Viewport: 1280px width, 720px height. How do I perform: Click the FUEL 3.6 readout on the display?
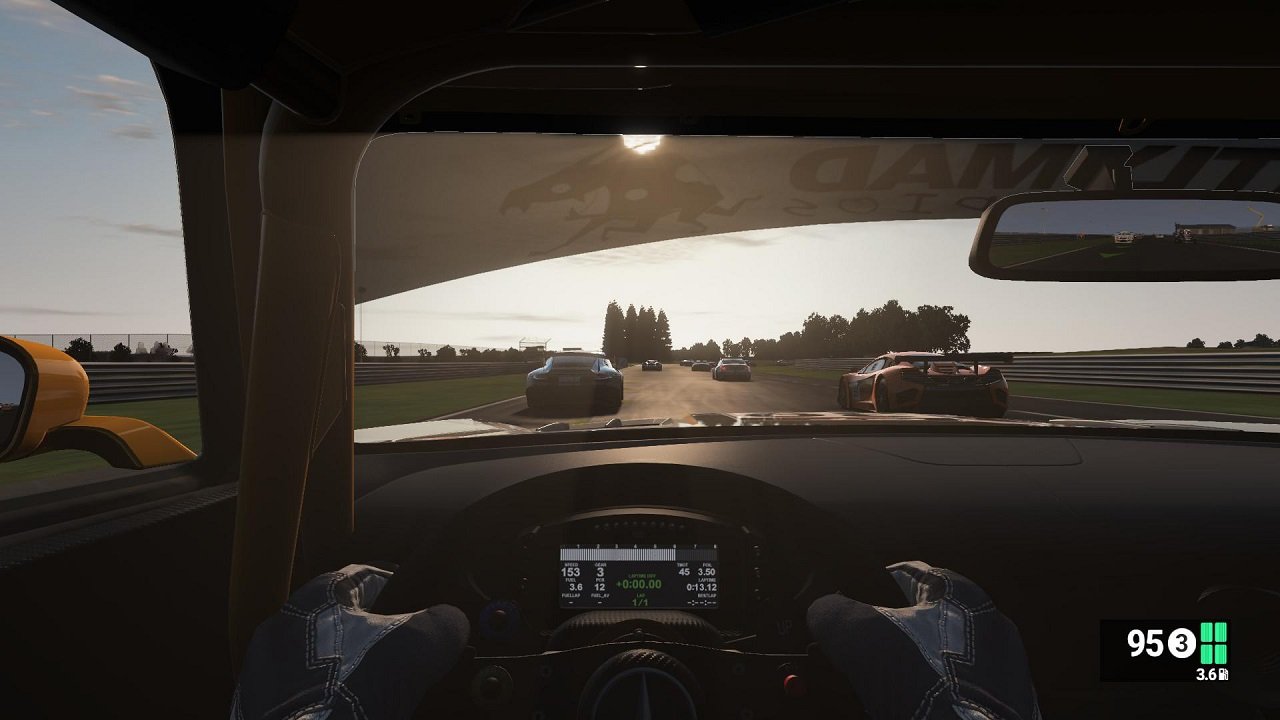pyautogui.click(x=574, y=586)
